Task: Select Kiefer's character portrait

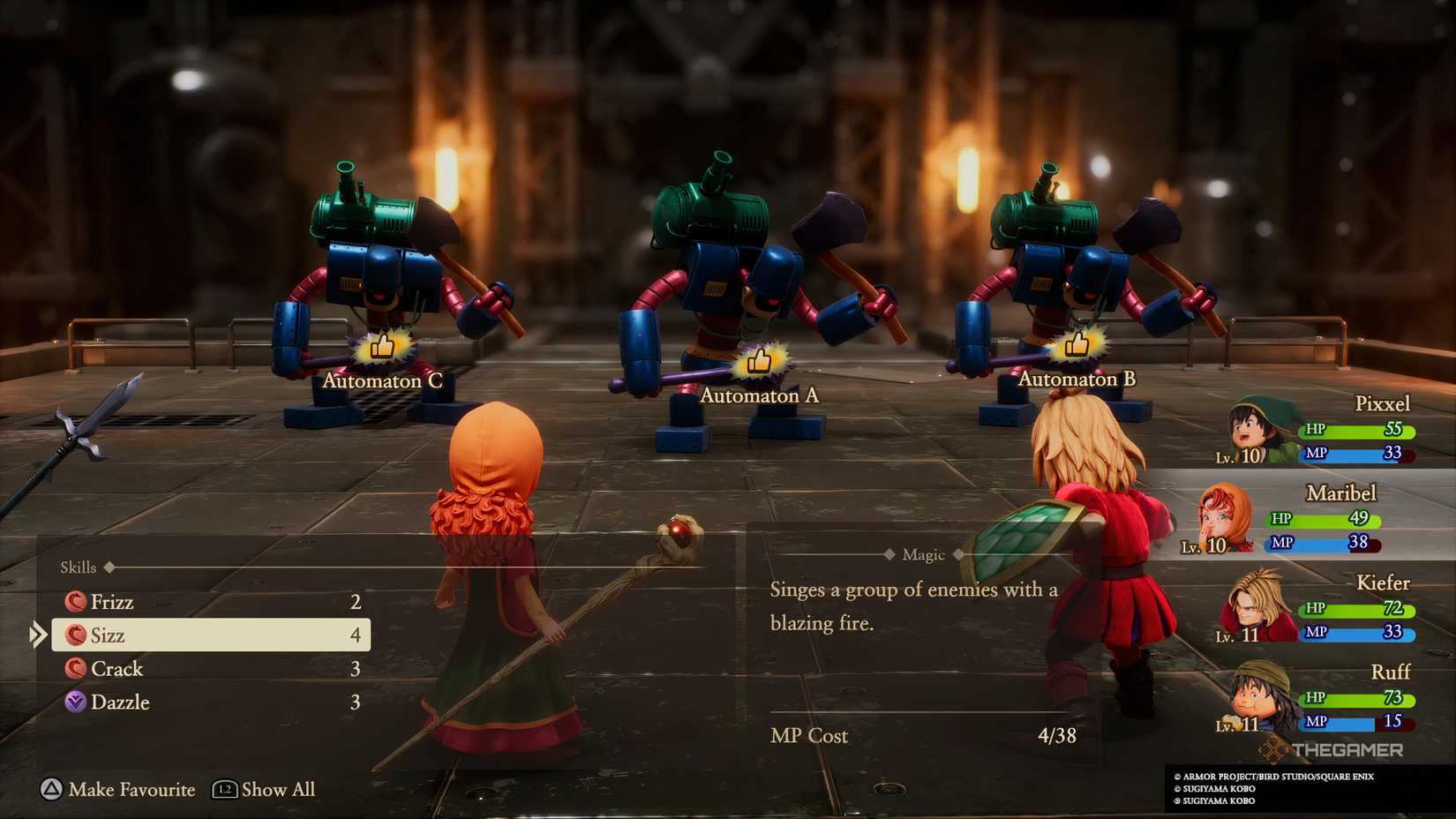Action: tap(1247, 606)
